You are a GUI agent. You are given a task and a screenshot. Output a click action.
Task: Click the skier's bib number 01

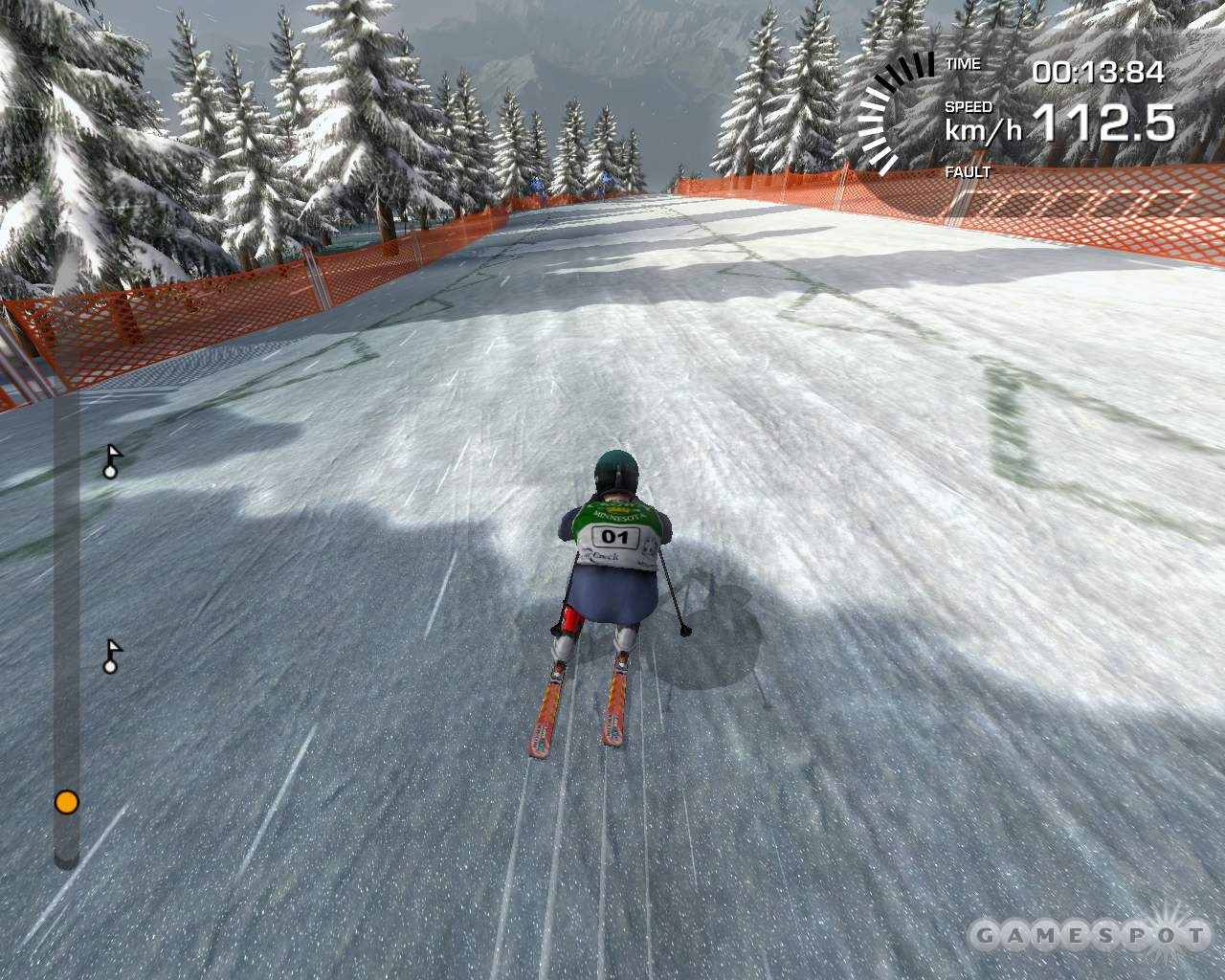tap(613, 537)
